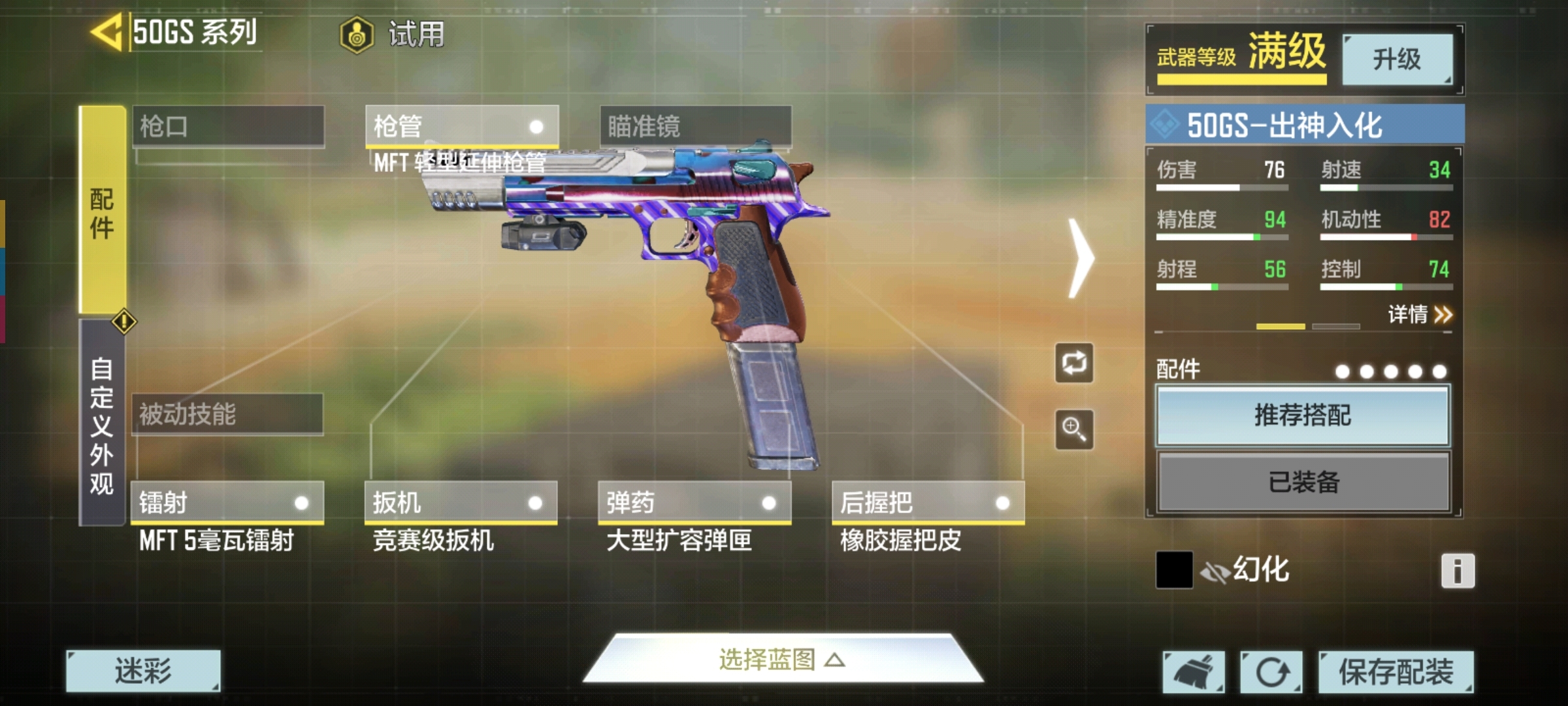The height and width of the screenshot is (706, 1568).
Task: Open the 镭射 laser attachment slot
Action: 227,503
